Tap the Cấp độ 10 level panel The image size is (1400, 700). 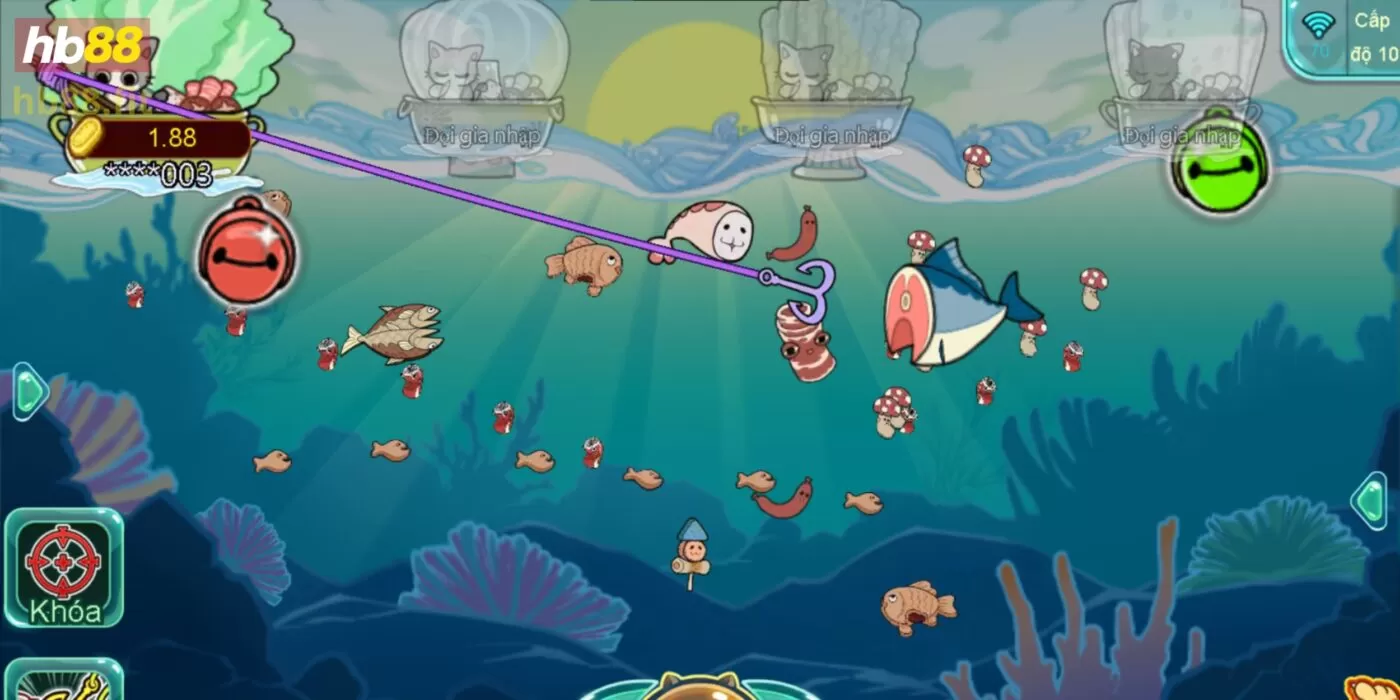click(x=1374, y=37)
